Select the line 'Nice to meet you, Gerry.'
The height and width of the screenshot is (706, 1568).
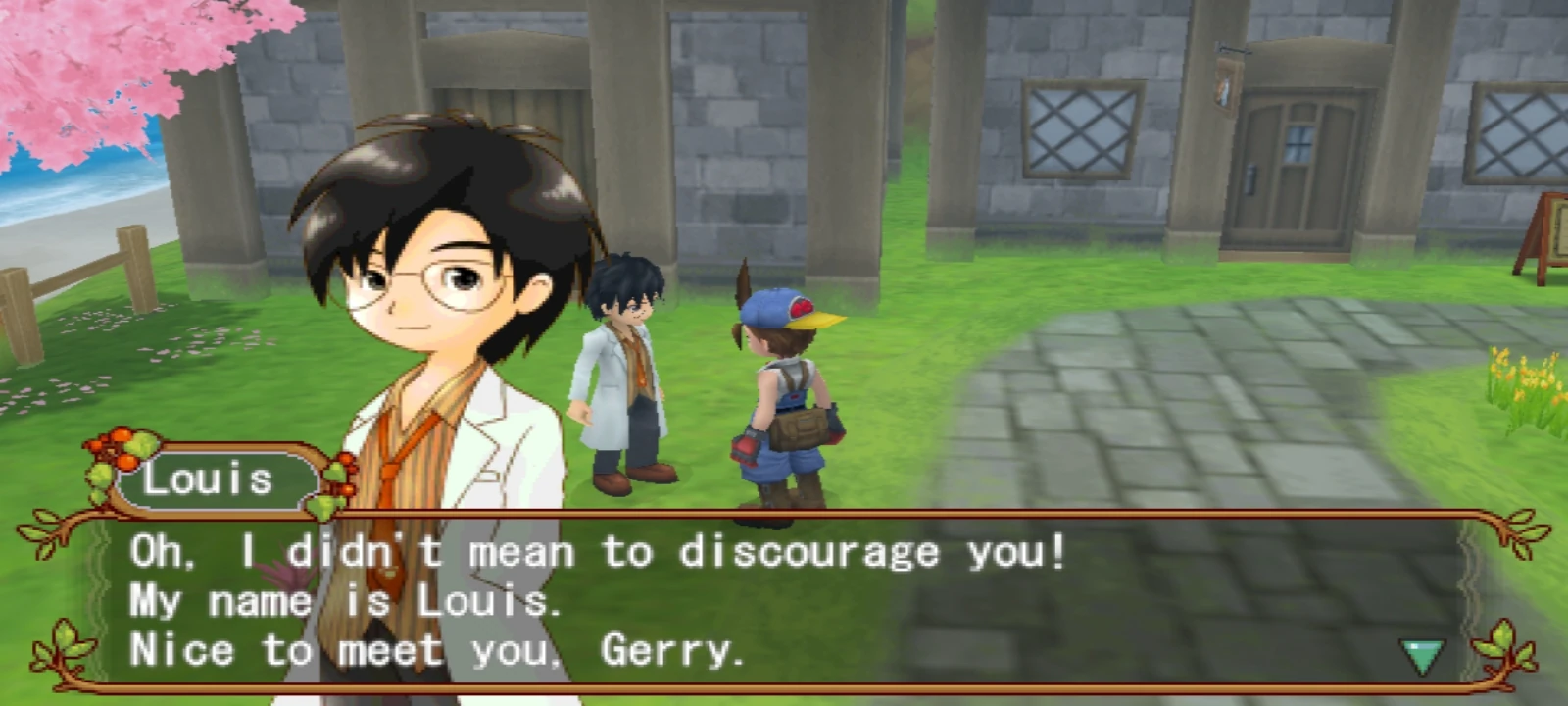[438, 650]
